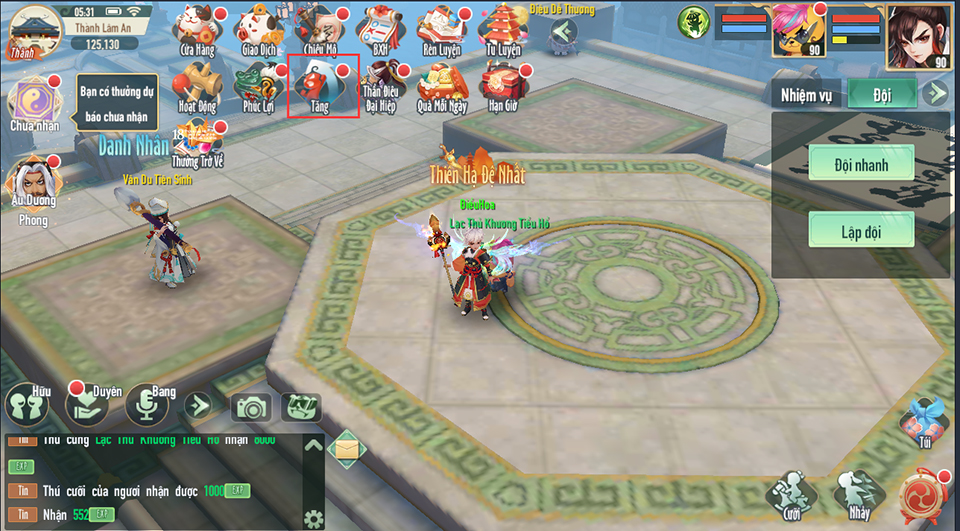
Task: Open the Giao Dịch trade menu
Action: click(258, 29)
